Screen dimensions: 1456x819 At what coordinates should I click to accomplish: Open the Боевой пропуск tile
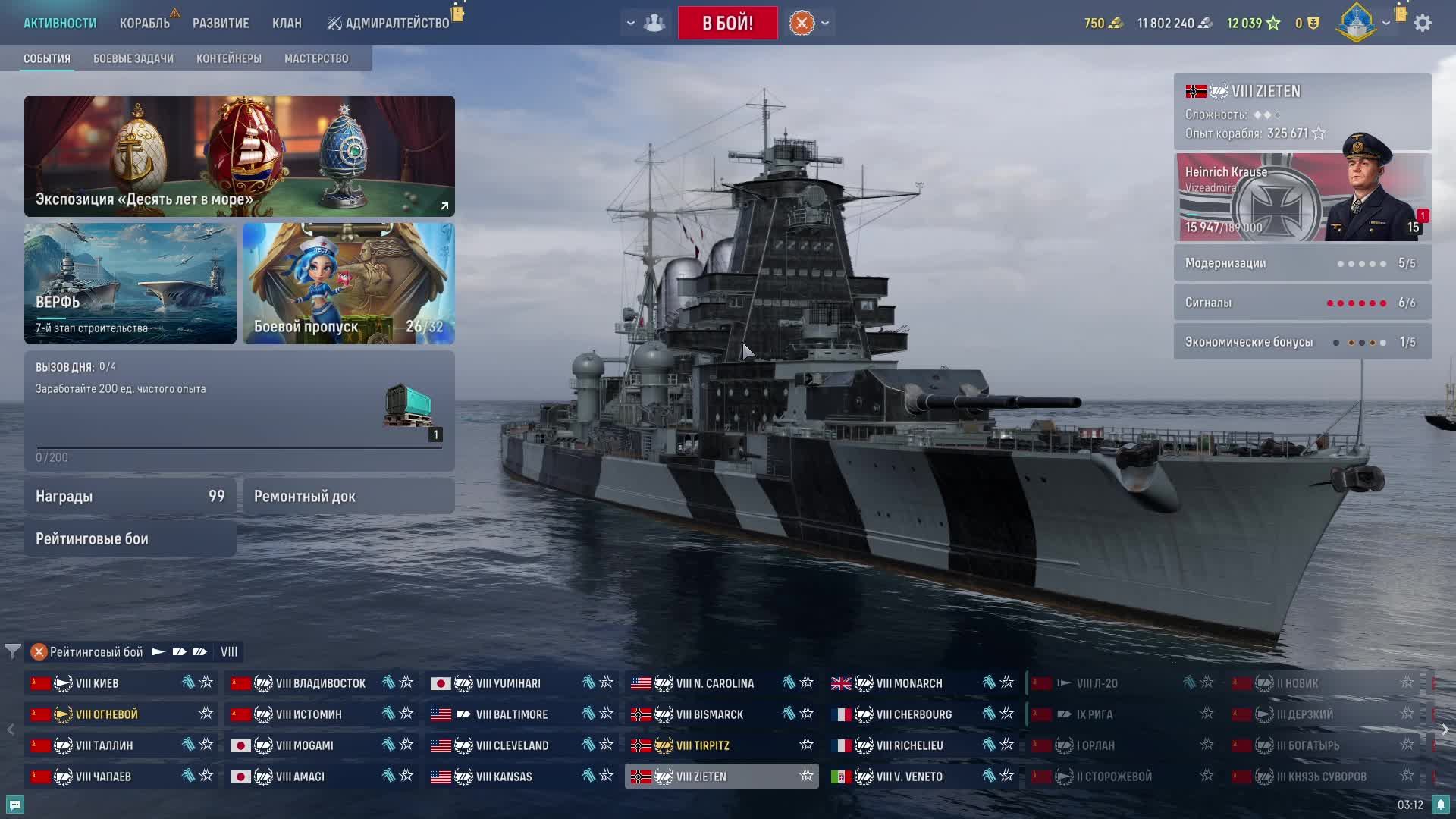349,284
